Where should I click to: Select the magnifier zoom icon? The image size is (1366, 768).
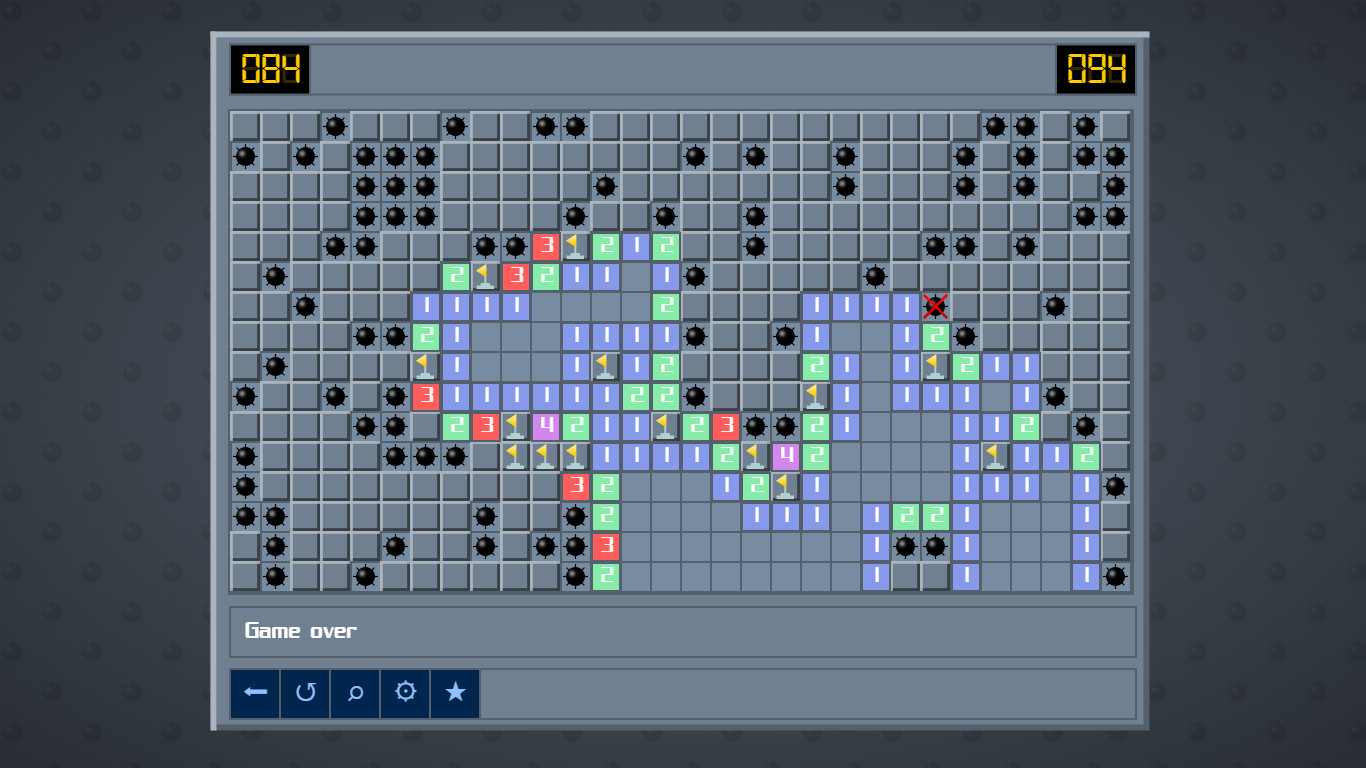[355, 692]
